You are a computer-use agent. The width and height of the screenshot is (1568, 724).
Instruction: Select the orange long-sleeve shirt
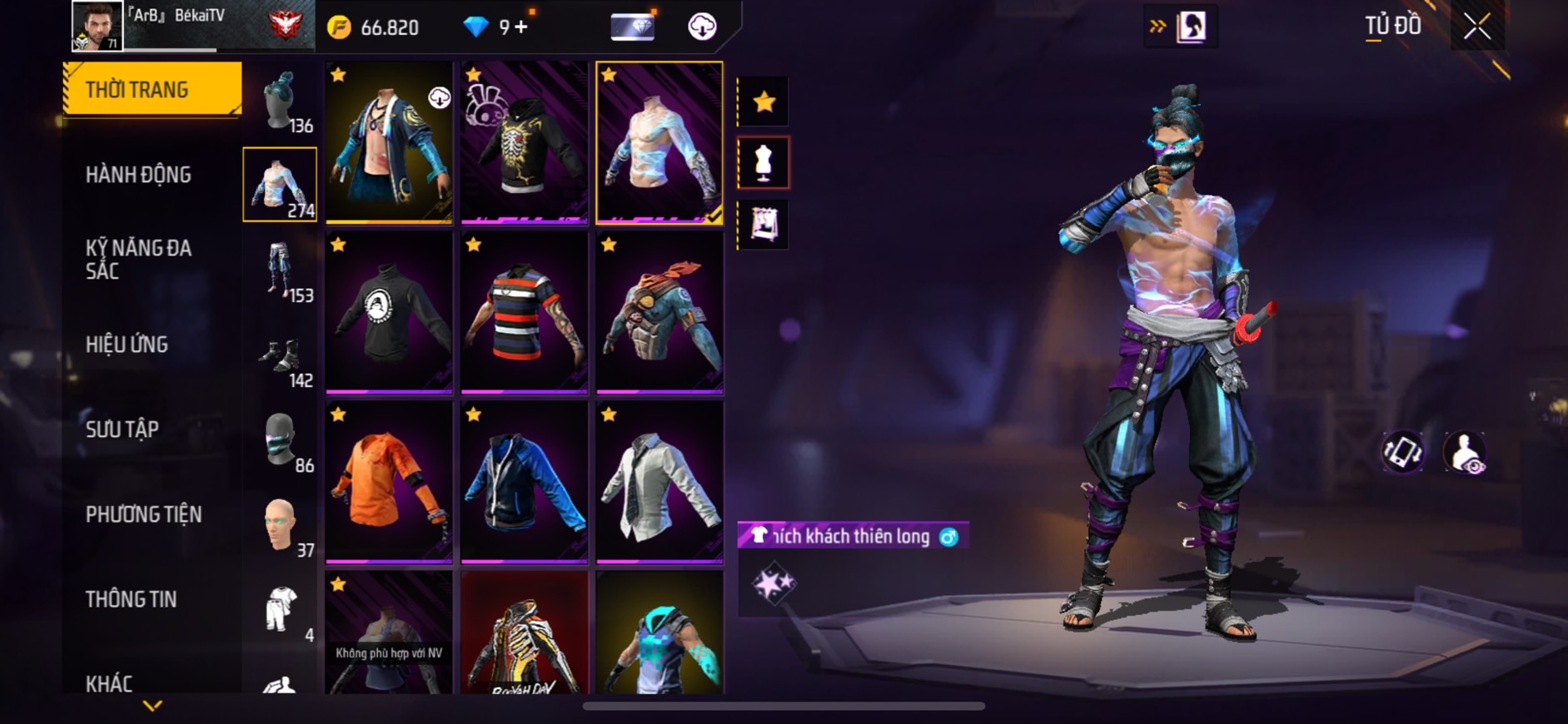tap(389, 481)
